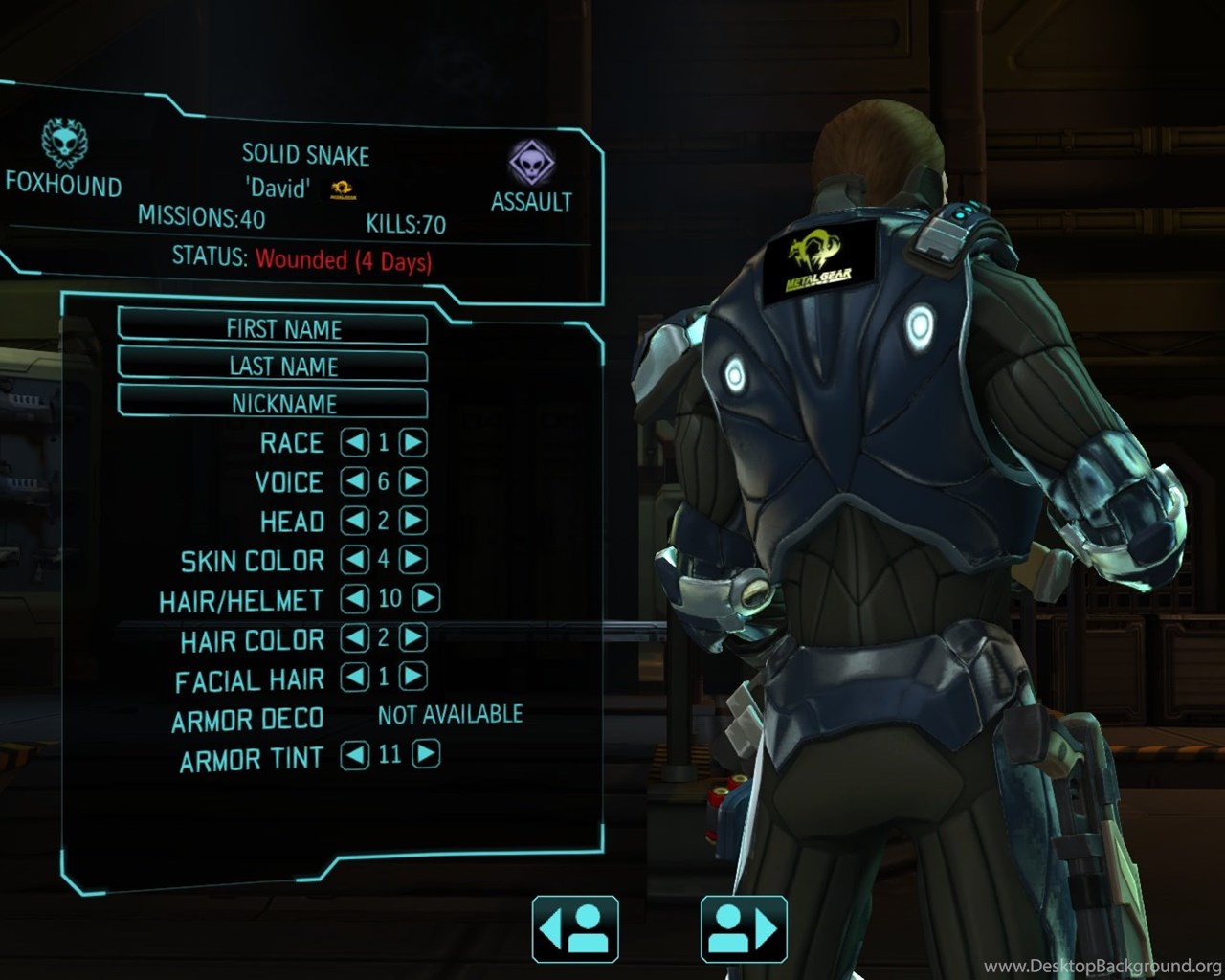
Task: Switch to the previous Voice option
Action: coord(355,481)
